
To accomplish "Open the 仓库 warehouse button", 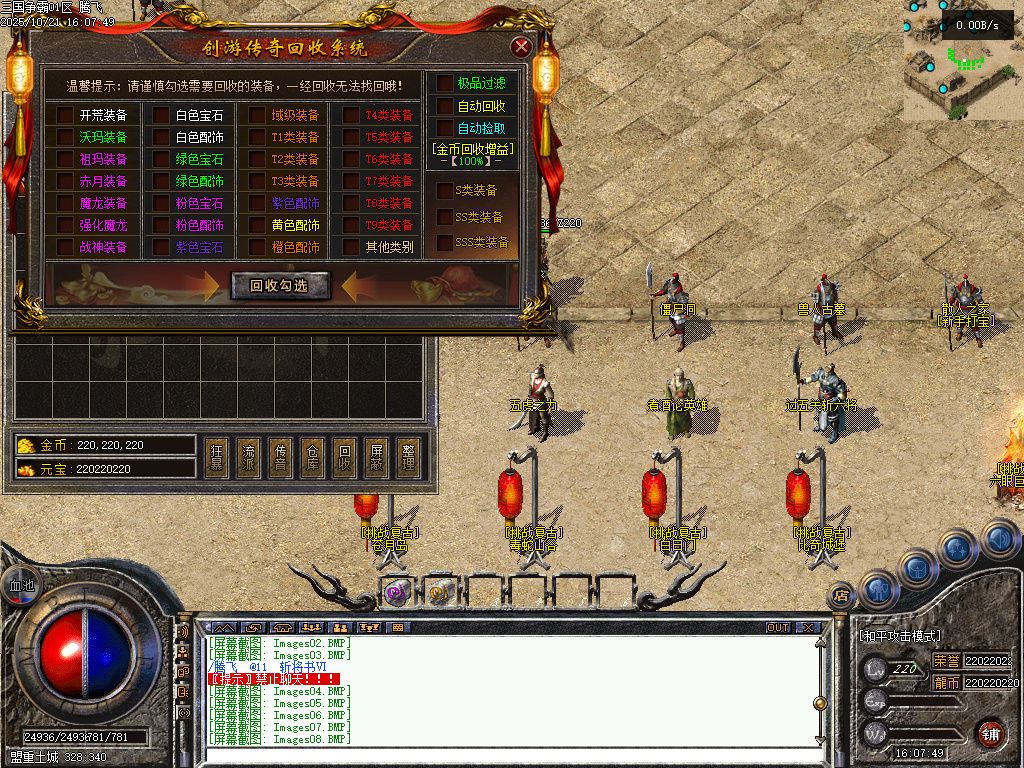I will tap(312, 457).
